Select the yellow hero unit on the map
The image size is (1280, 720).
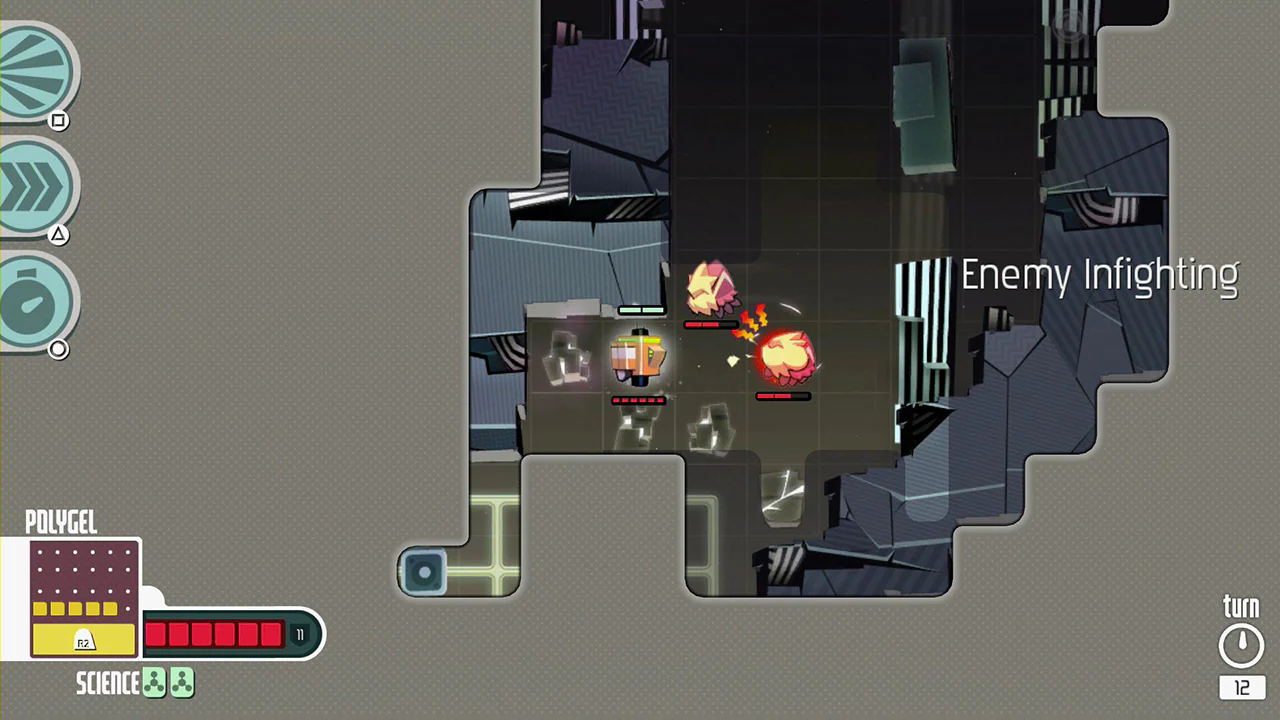[x=638, y=358]
